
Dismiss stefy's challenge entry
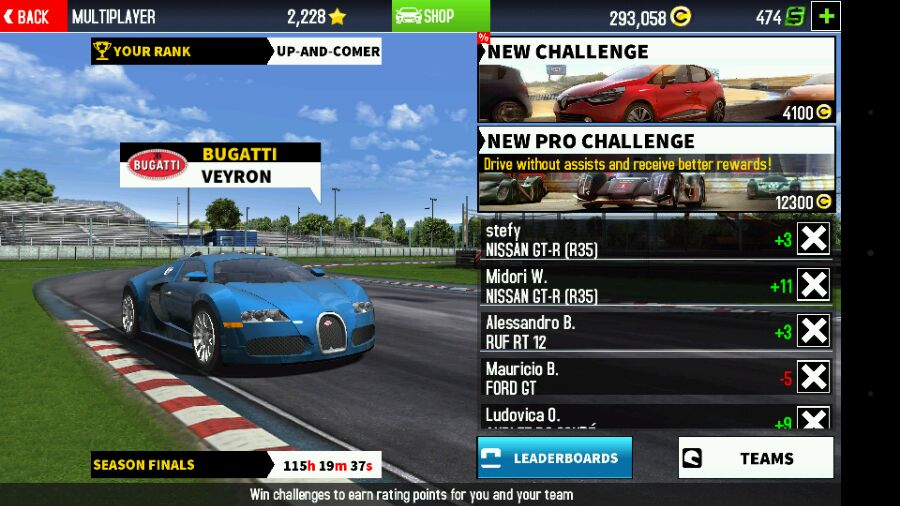[x=813, y=239]
